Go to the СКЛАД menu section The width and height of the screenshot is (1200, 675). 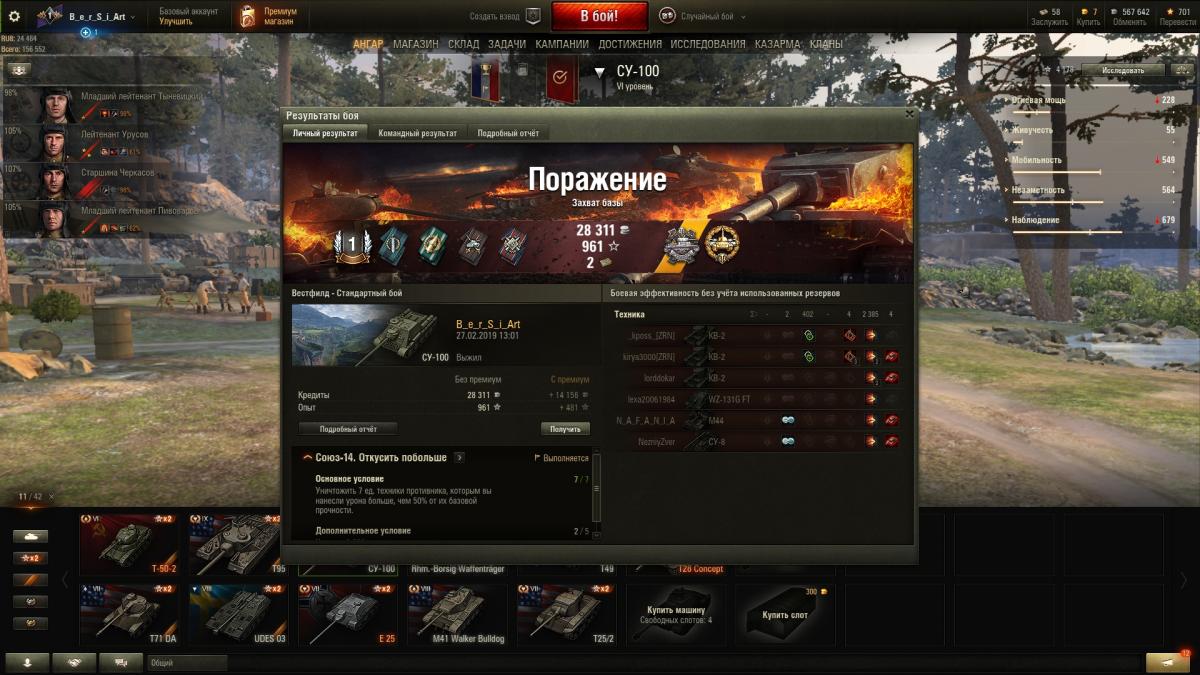464,45
